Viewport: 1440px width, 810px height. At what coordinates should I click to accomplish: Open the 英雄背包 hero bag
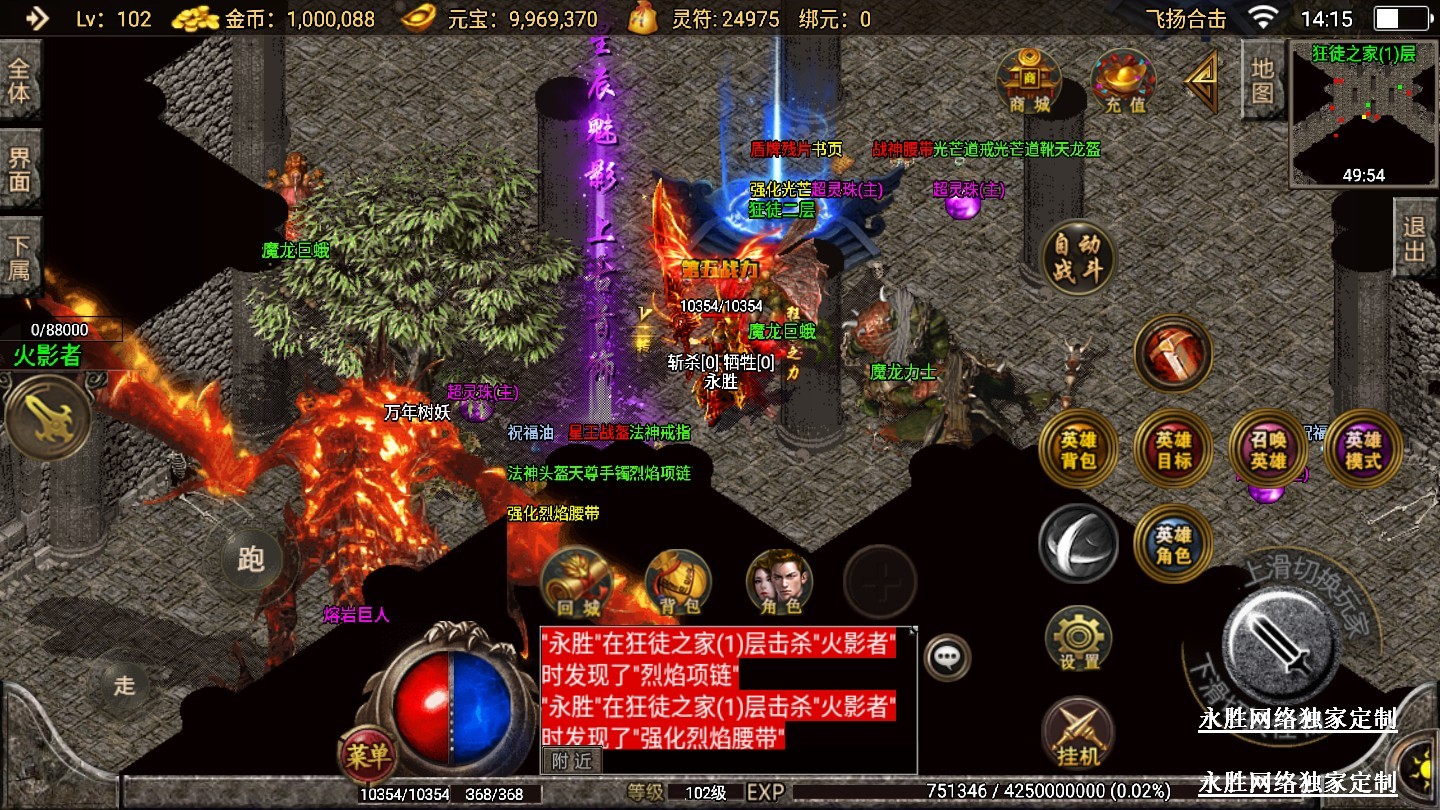[x=1079, y=449]
